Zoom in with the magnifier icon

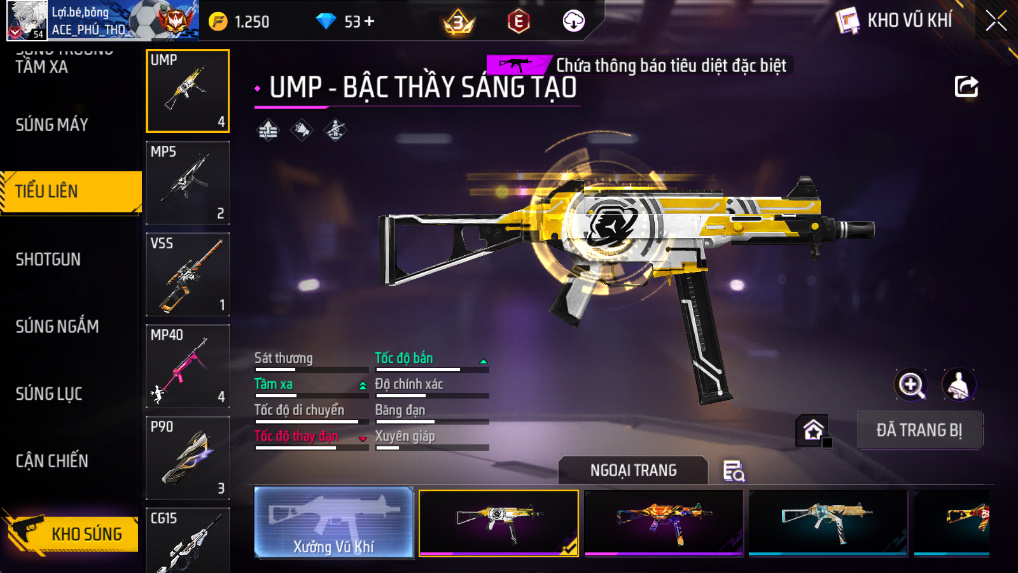[911, 384]
